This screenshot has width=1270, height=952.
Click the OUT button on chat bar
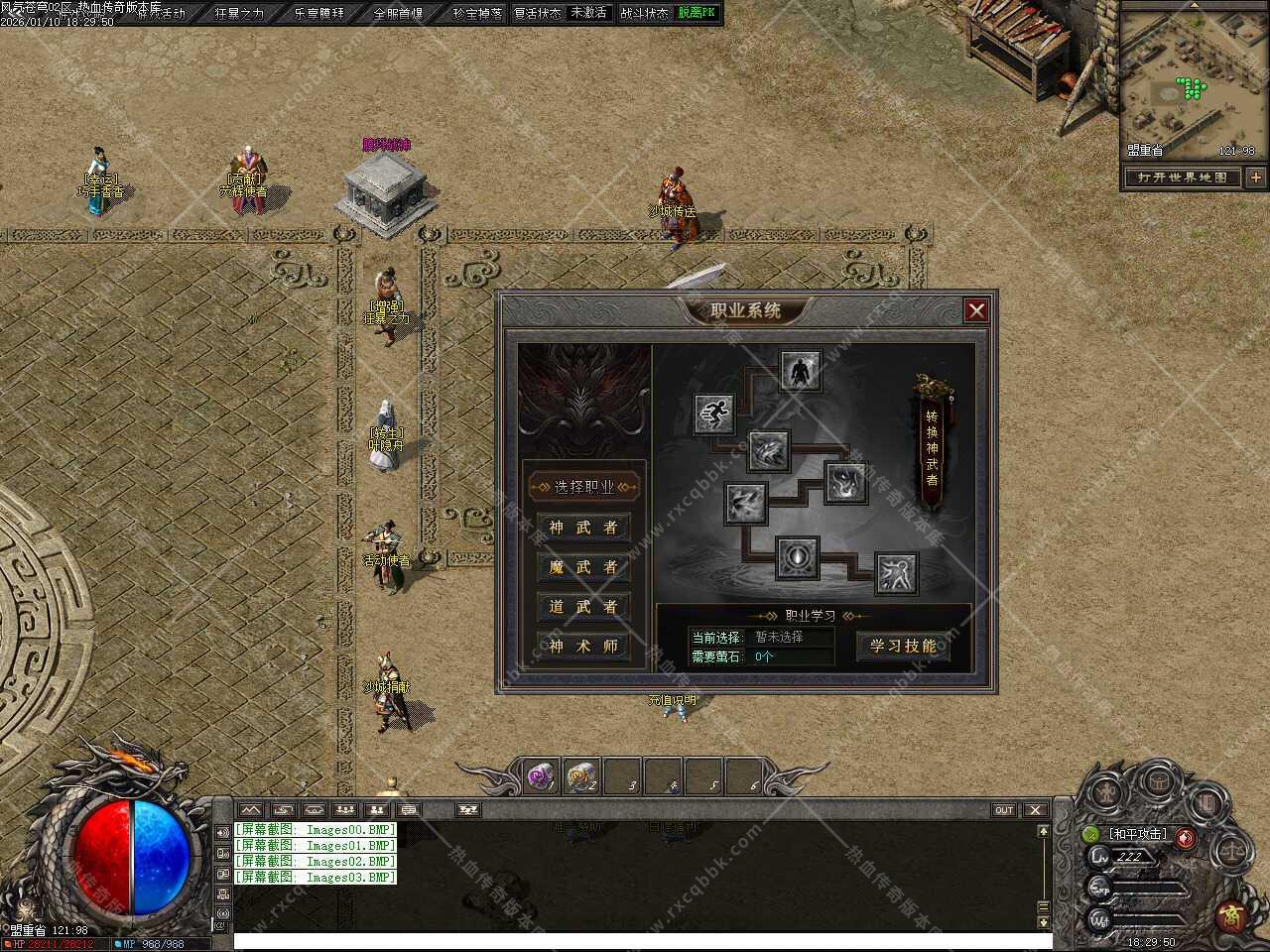(x=1004, y=810)
